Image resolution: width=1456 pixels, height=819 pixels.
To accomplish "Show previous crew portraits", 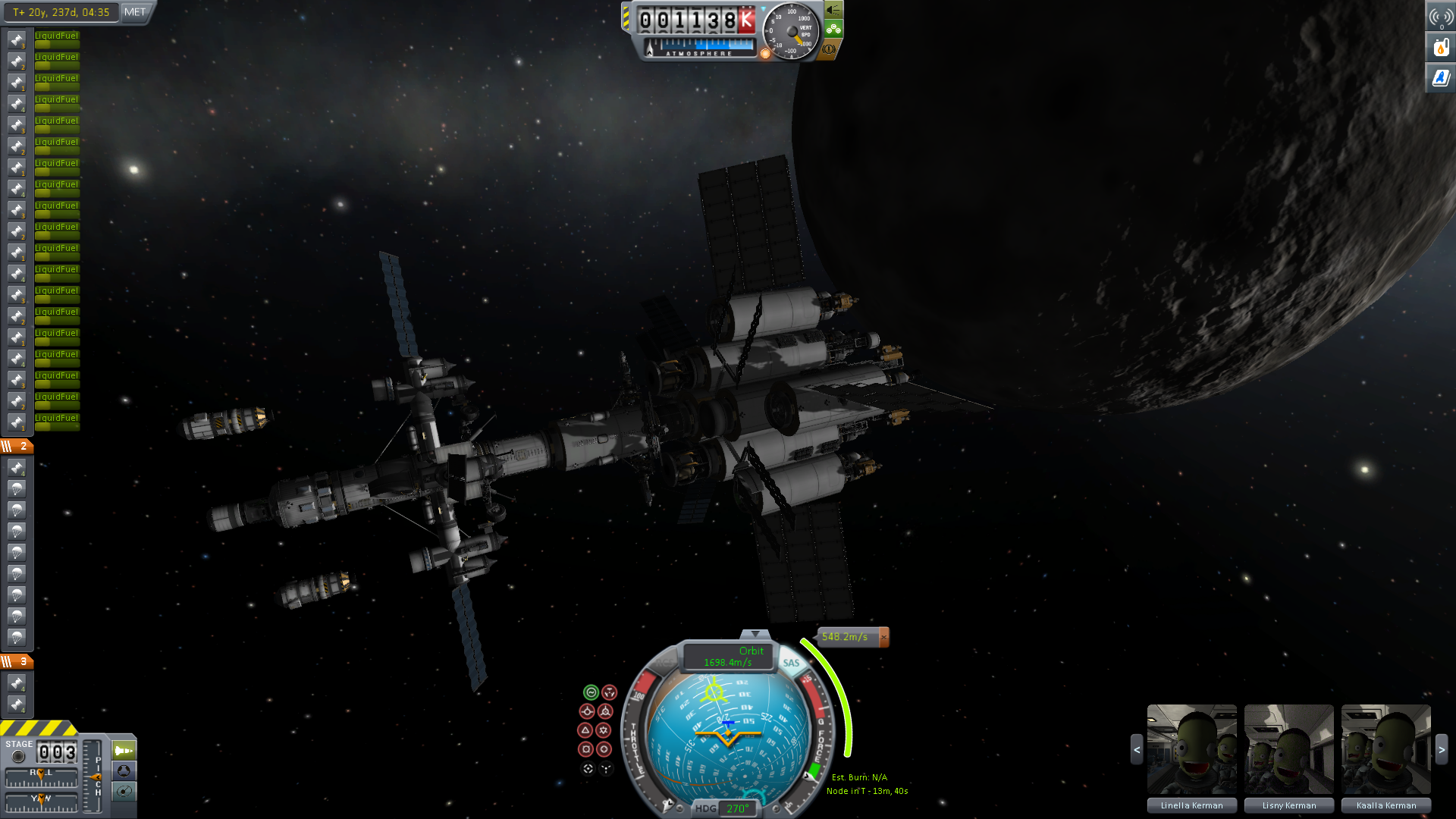I will pos(1136,750).
